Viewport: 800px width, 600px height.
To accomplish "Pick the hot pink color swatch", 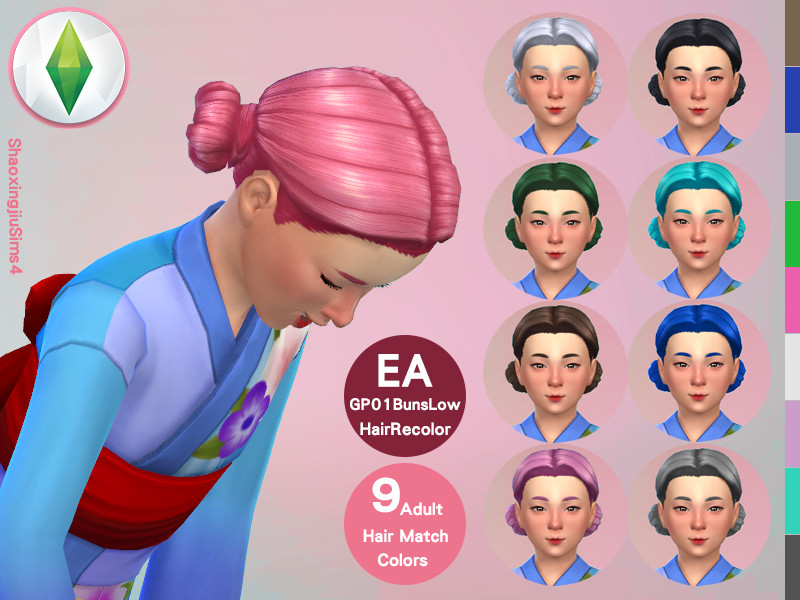I will pos(792,300).
